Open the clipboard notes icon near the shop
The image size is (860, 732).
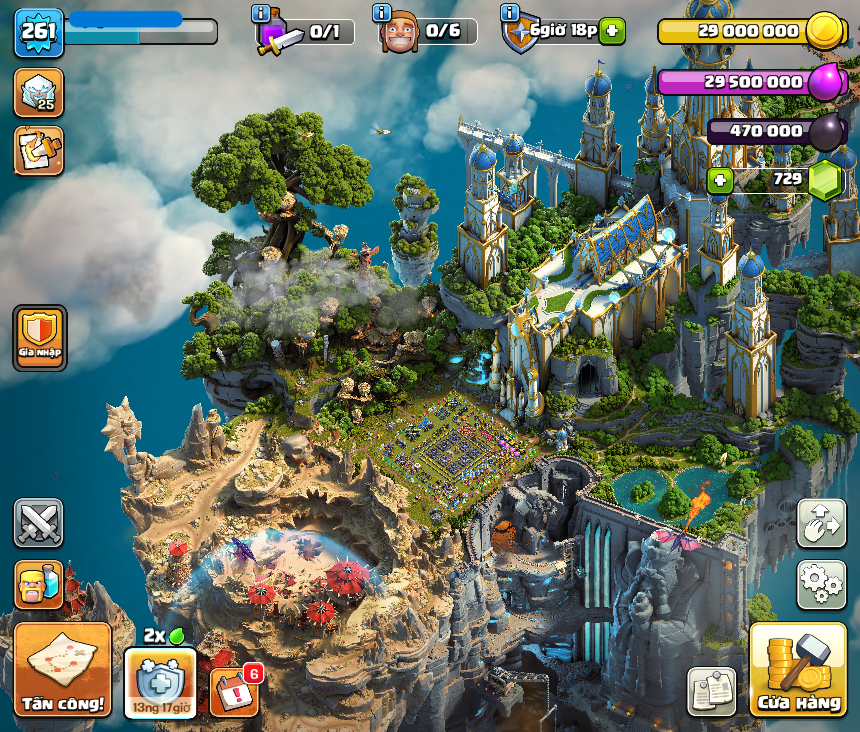(x=711, y=691)
